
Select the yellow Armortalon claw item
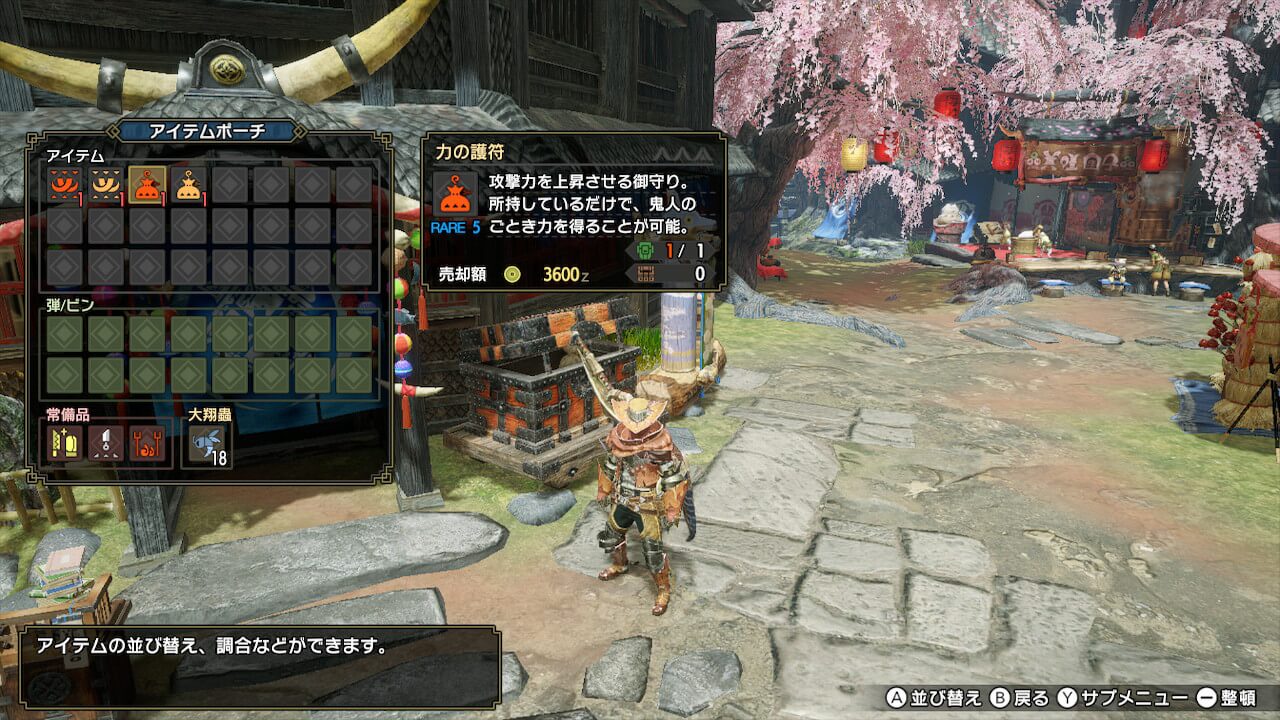(x=106, y=185)
